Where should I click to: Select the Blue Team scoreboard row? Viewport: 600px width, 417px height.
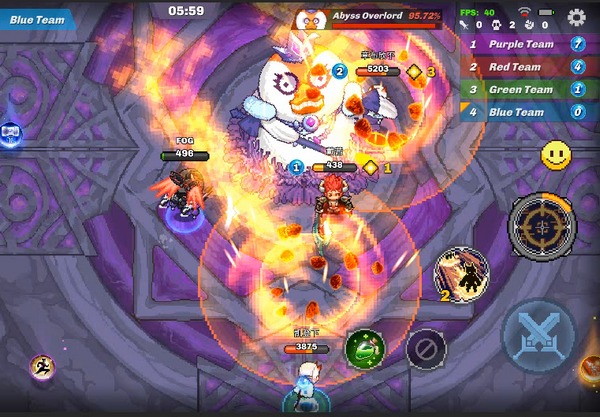pos(527,113)
